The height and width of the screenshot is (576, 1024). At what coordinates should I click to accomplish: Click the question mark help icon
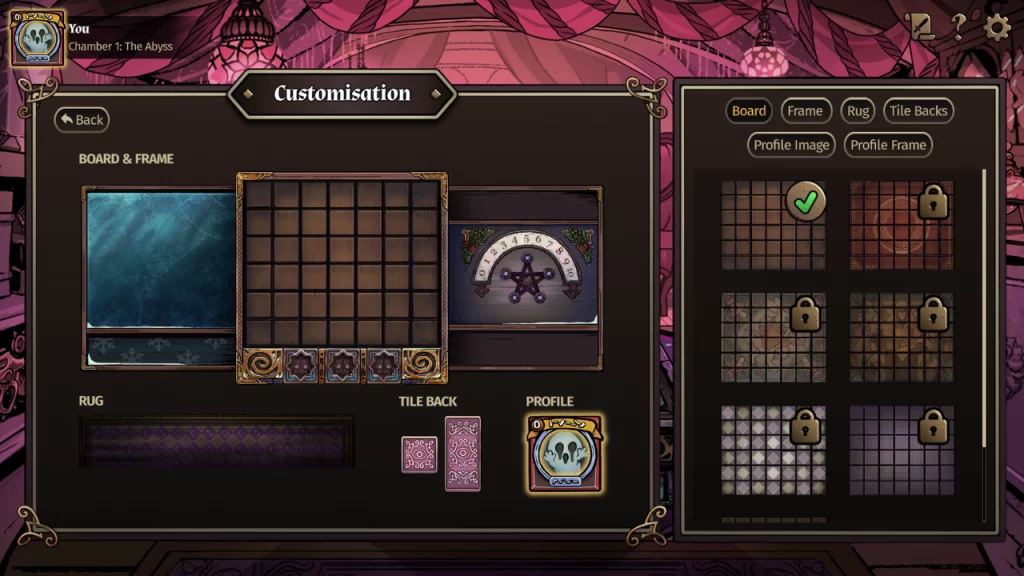pos(958,27)
